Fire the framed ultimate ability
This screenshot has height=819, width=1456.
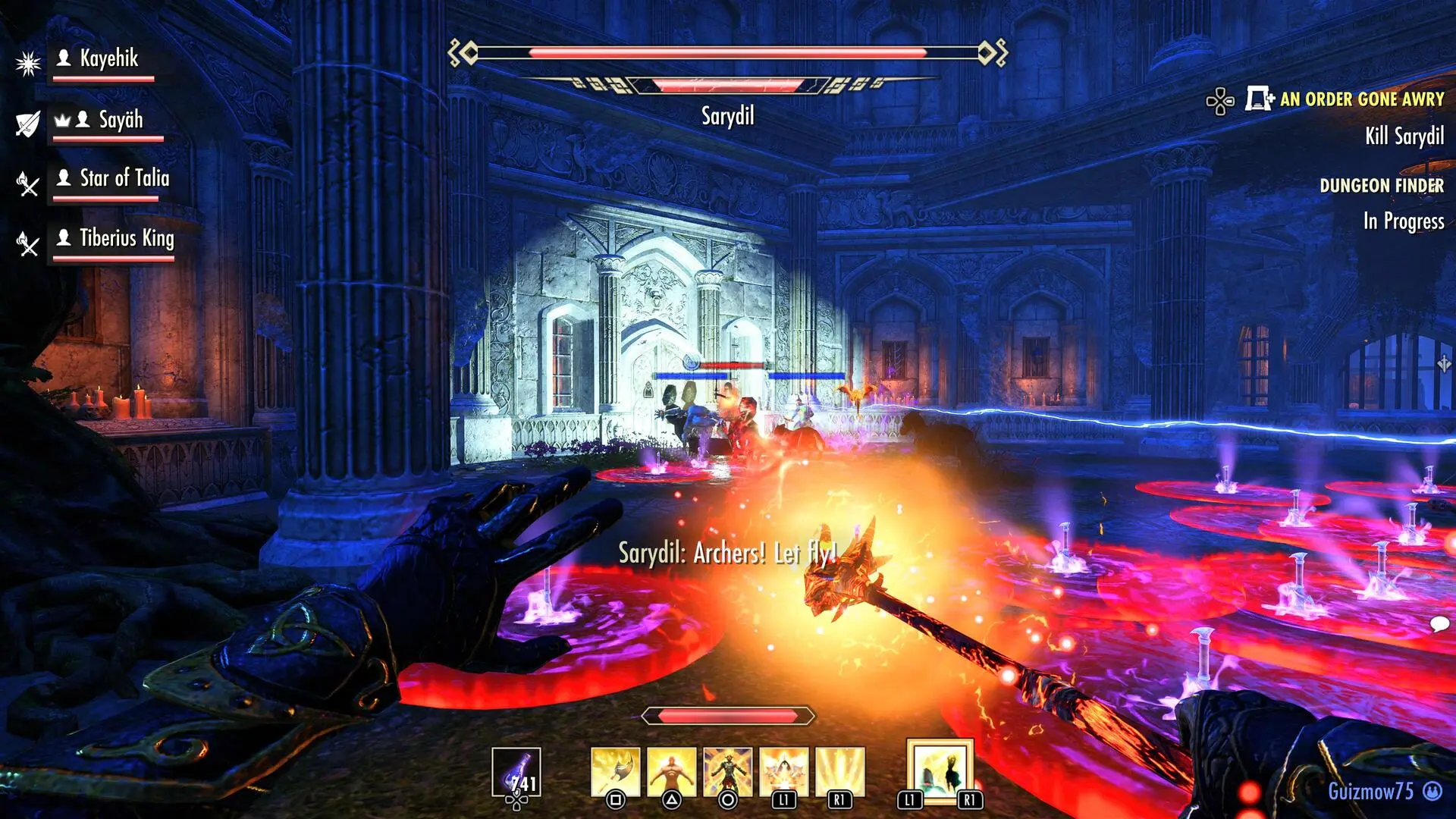(940, 770)
